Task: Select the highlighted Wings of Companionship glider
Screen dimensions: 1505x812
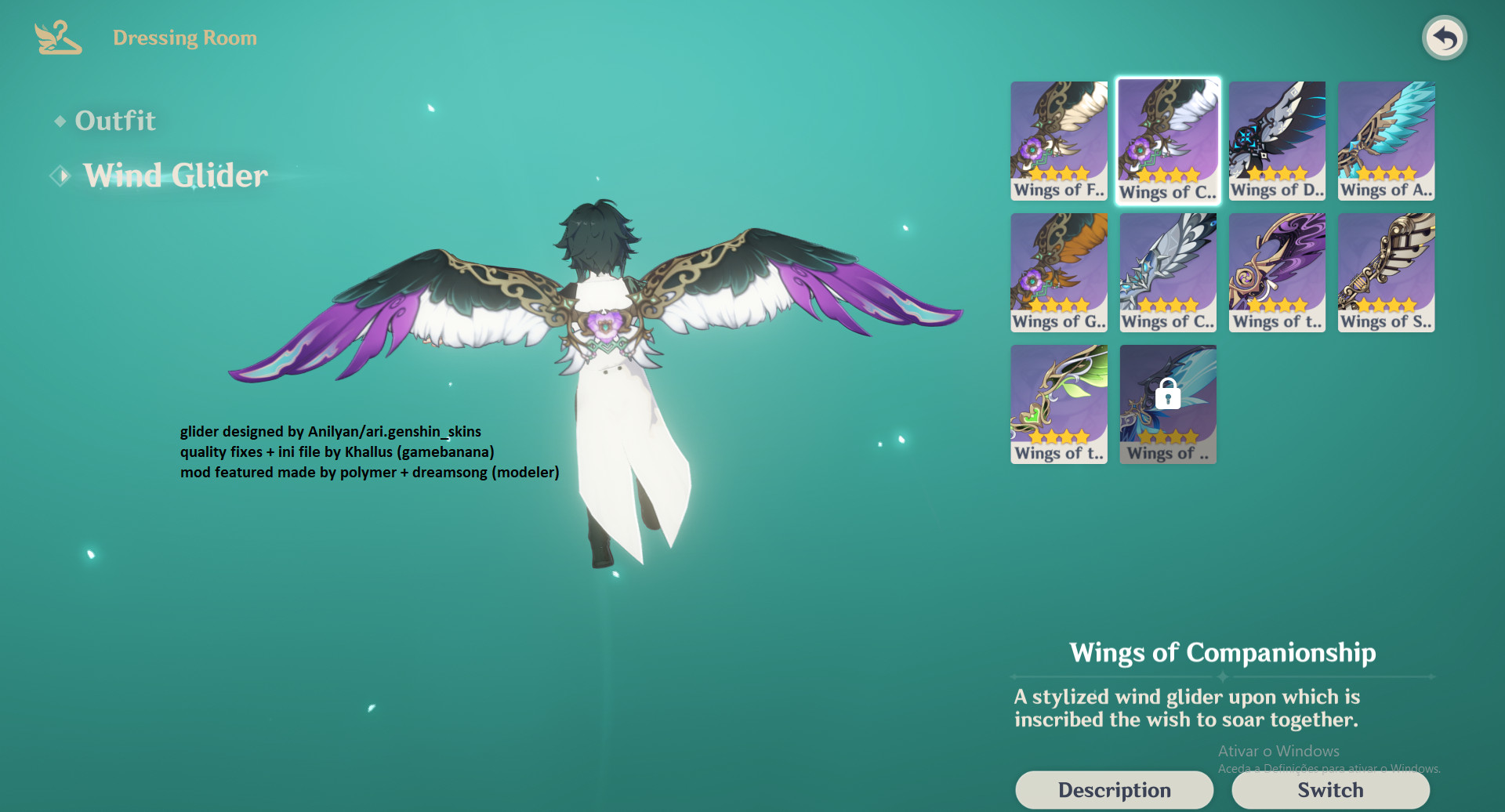Action: click(1167, 140)
